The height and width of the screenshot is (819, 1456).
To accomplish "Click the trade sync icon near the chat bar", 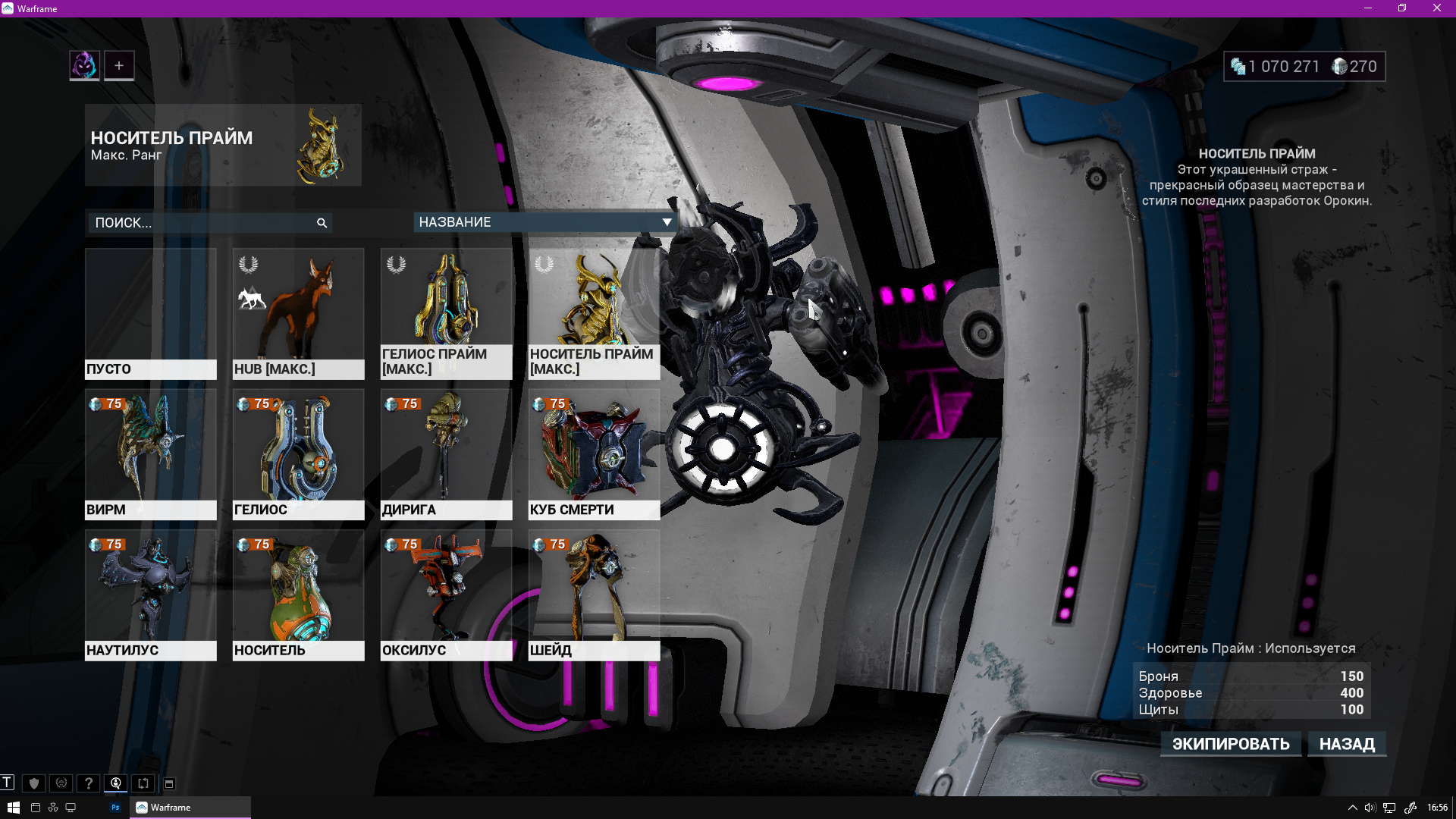I will pos(143,783).
